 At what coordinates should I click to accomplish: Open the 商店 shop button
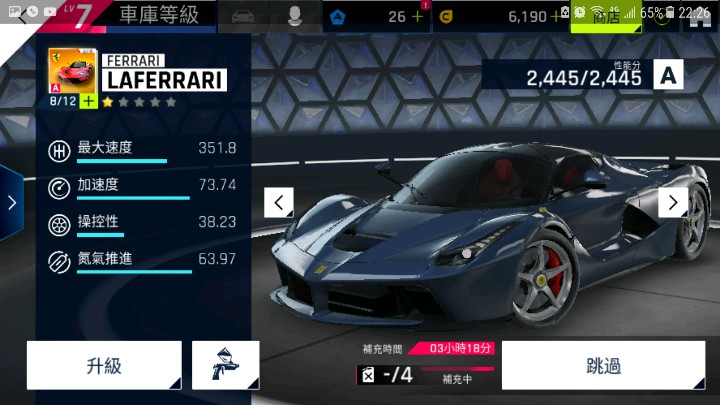(x=606, y=17)
